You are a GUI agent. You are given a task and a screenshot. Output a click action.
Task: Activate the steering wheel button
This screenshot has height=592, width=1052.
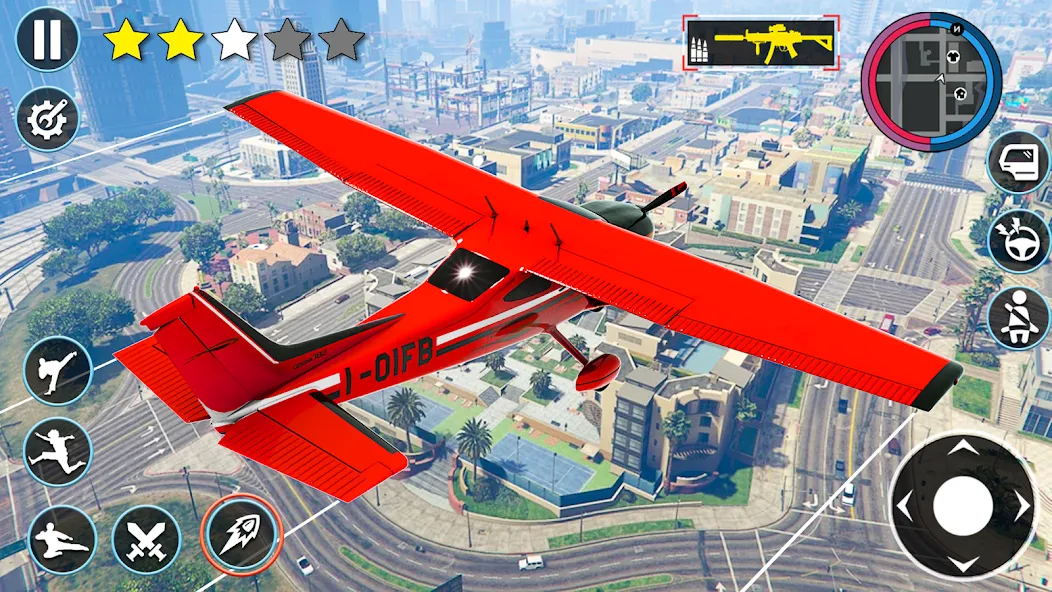(1018, 241)
